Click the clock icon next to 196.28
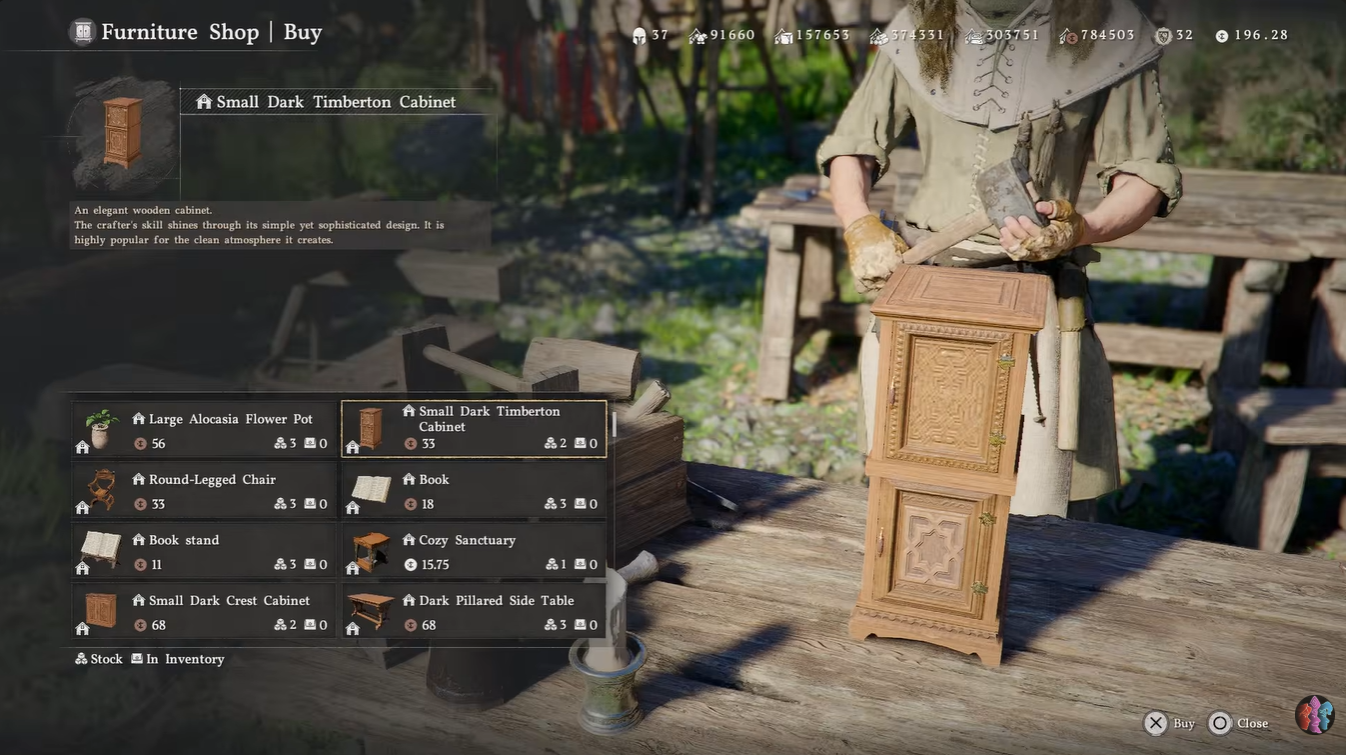Viewport: 1346px width, 755px height. [1221, 35]
